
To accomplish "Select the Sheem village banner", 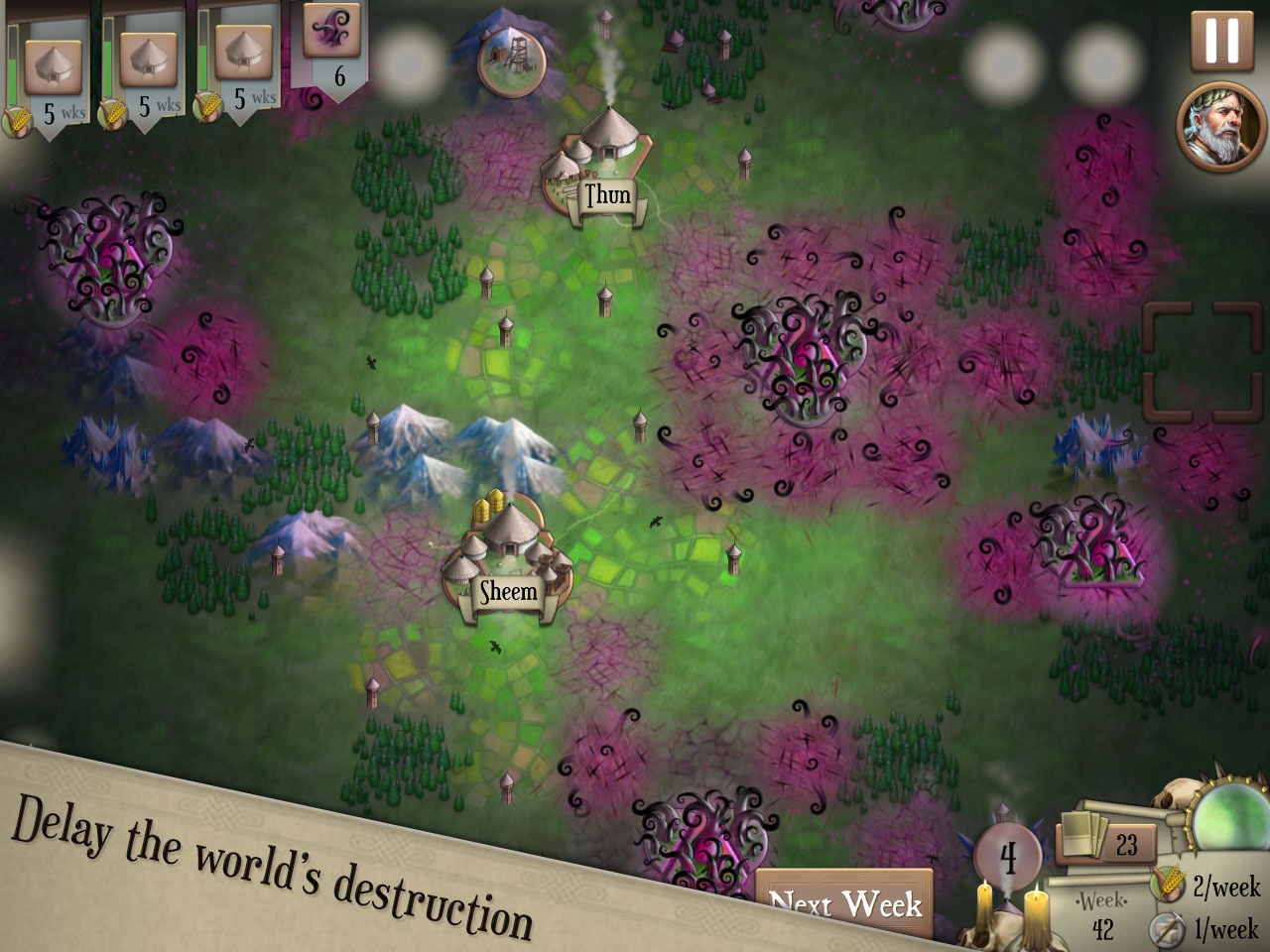I will [x=508, y=591].
